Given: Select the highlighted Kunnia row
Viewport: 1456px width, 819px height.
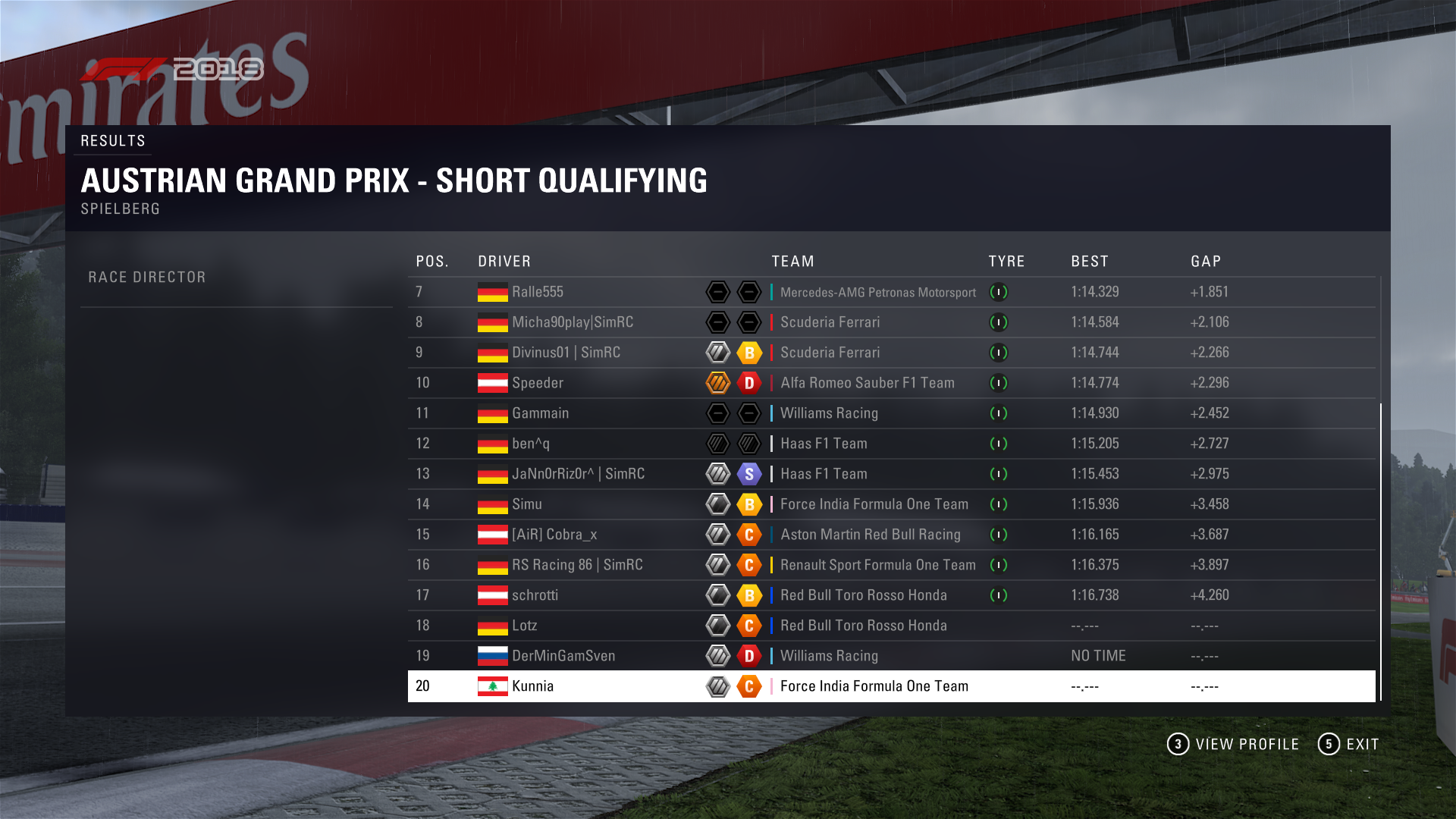Looking at the screenshot, I should coord(532,686).
